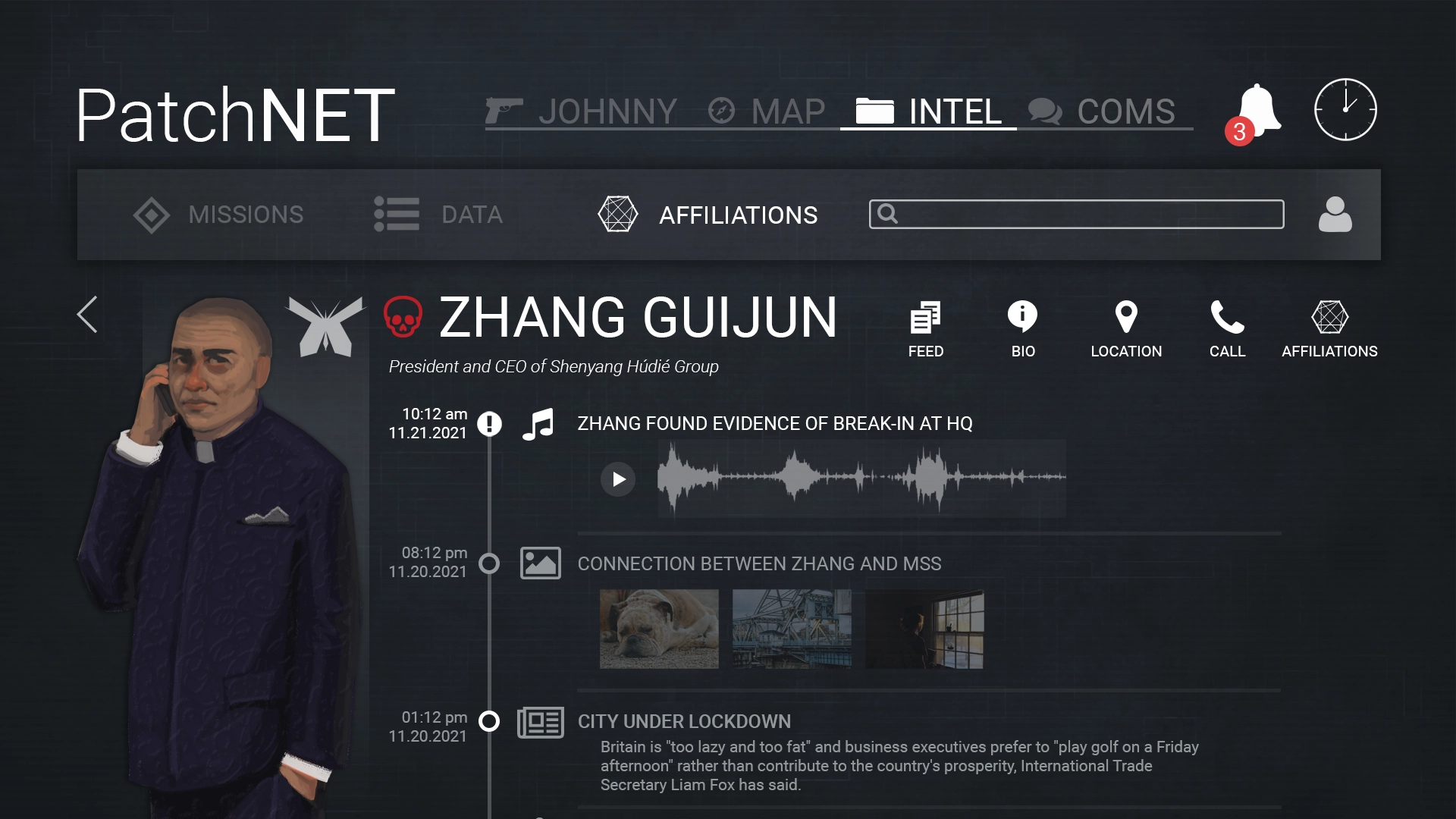Open the notifications bell

(x=1257, y=111)
